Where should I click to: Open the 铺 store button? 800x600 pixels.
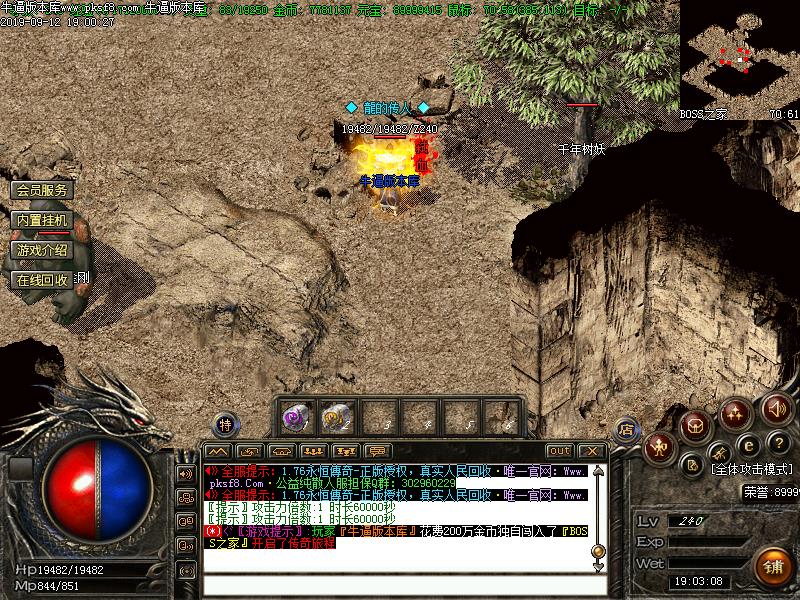click(x=772, y=566)
